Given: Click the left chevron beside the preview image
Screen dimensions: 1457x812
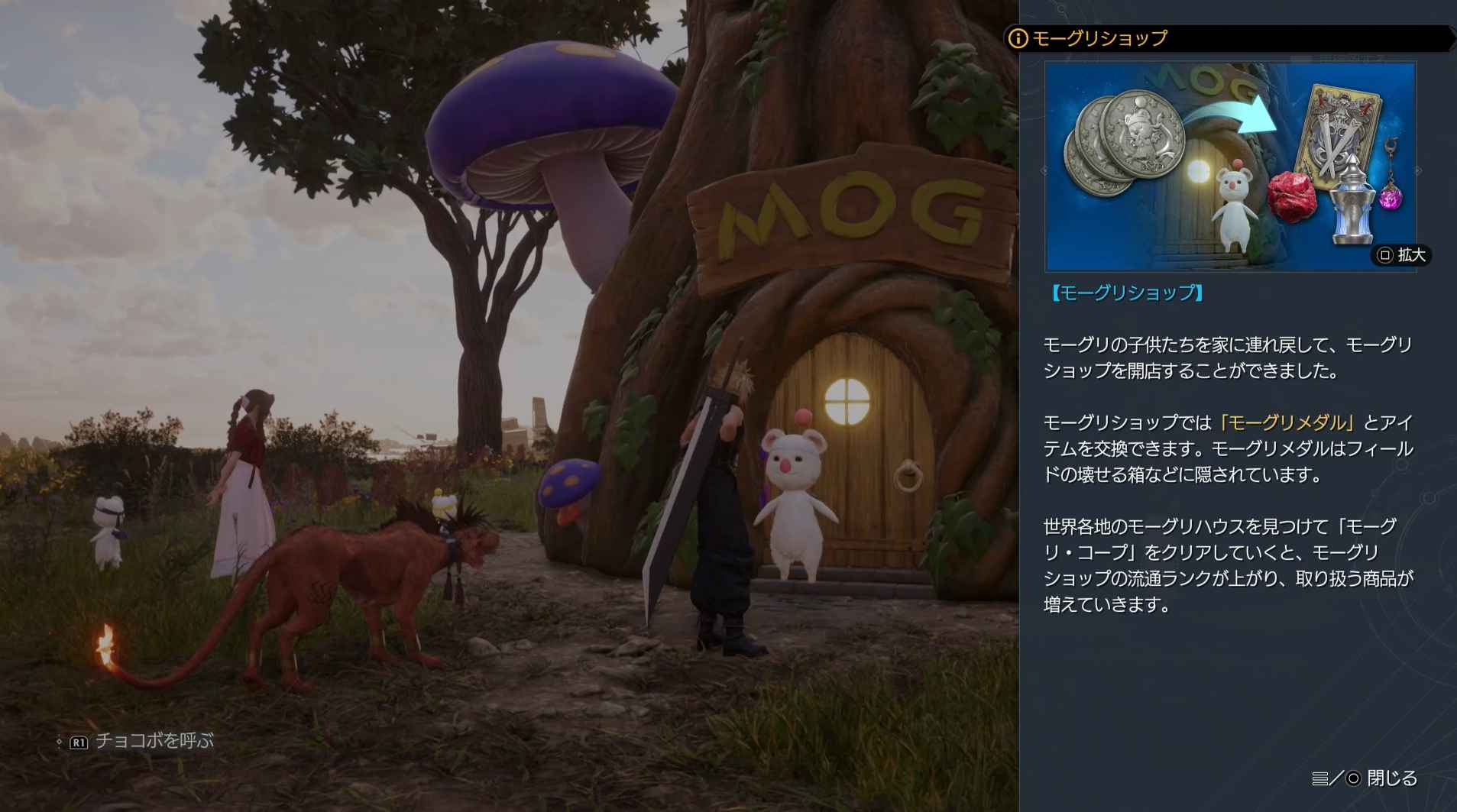Looking at the screenshot, I should click(1044, 171).
